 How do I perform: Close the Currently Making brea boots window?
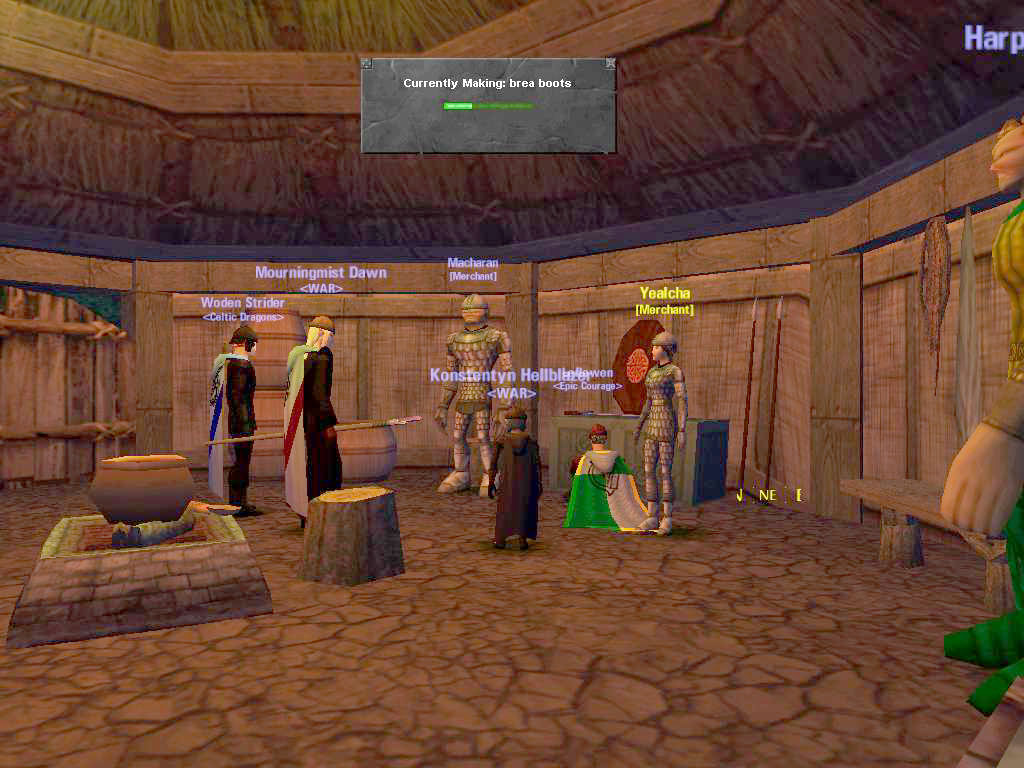point(611,64)
